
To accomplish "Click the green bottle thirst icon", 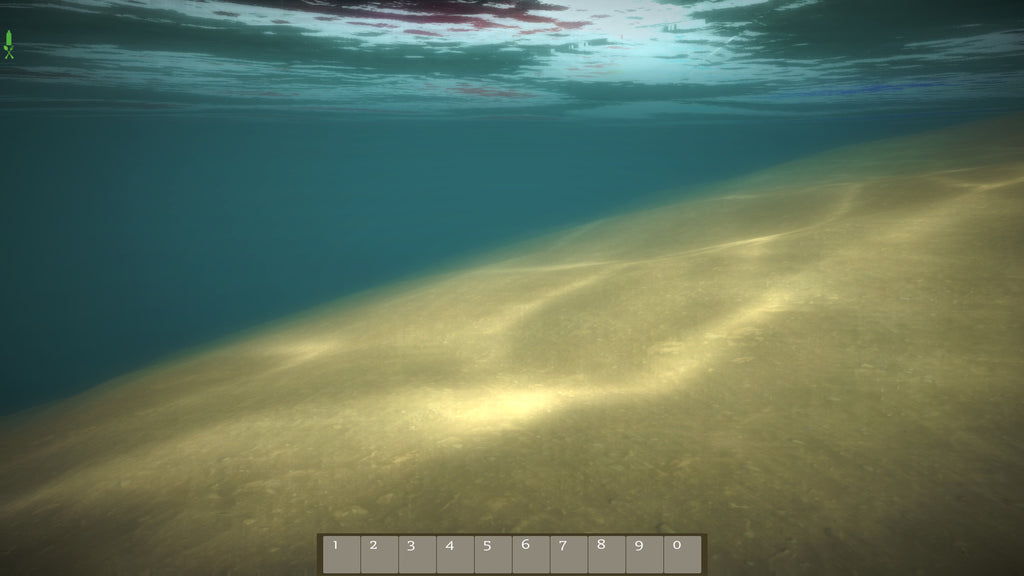I will (9, 37).
